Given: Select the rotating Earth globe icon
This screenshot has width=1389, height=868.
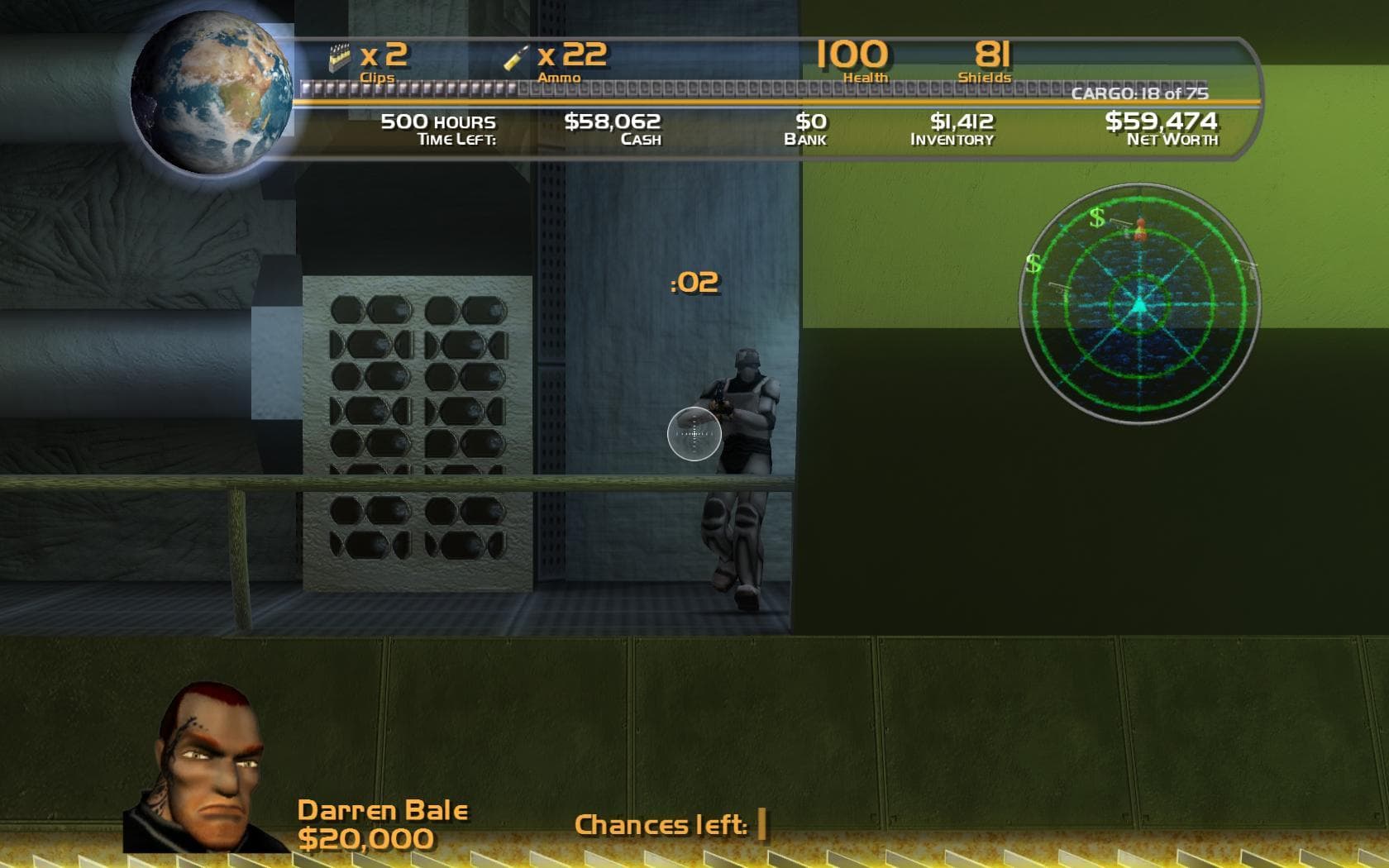Looking at the screenshot, I should click(211, 91).
